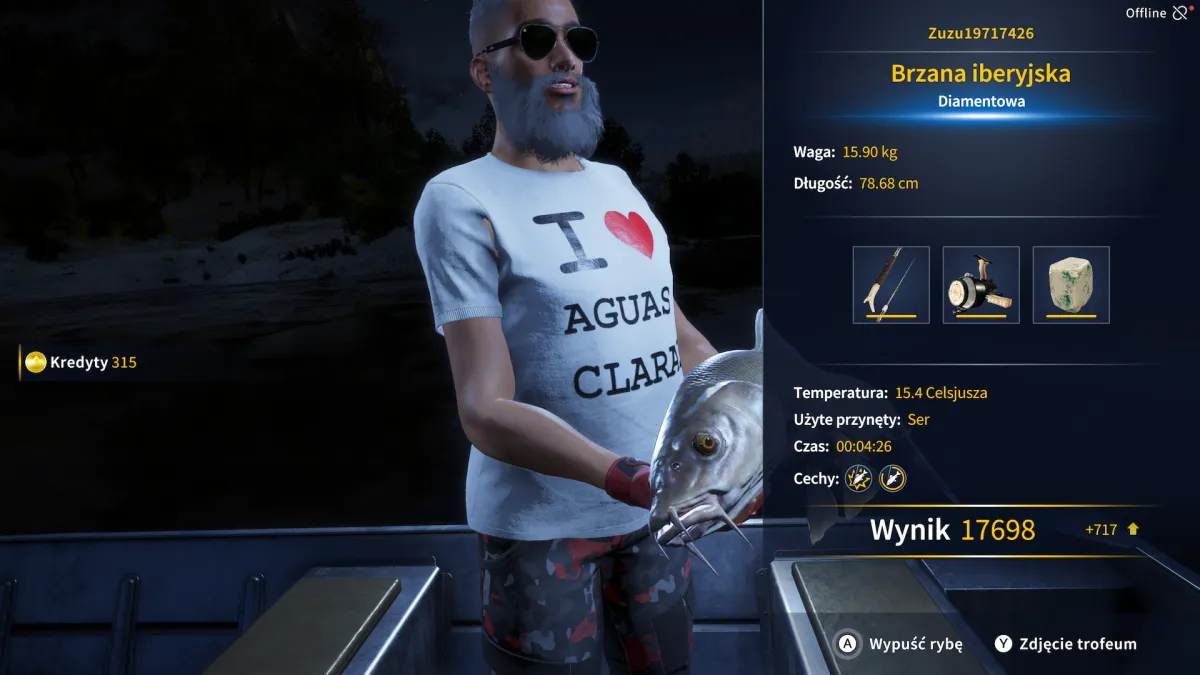Select the fishing reel equipment slot
The width and height of the screenshot is (1200, 675).
point(981,285)
